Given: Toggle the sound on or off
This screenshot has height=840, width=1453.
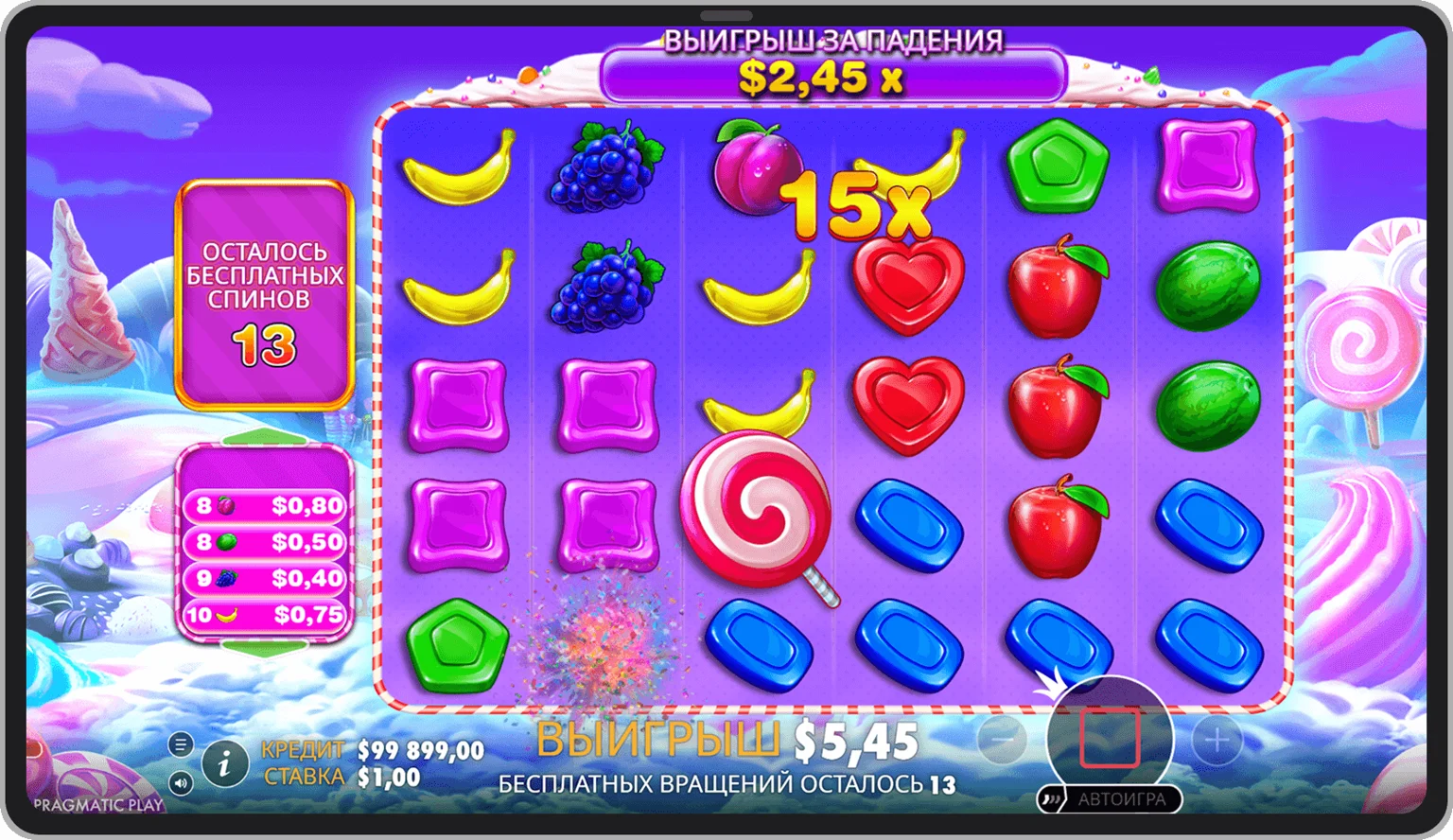Looking at the screenshot, I should tap(183, 783).
